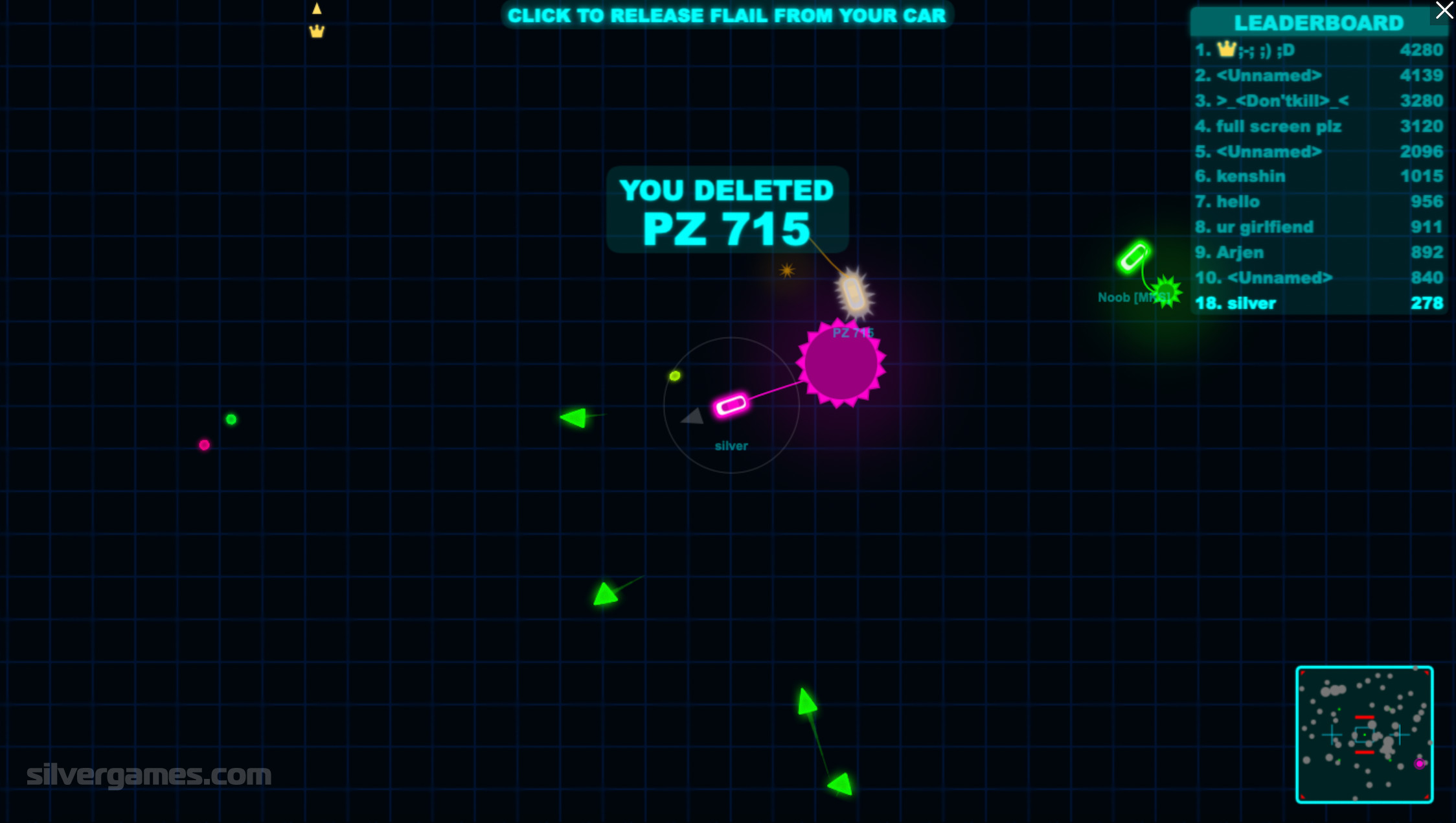The height and width of the screenshot is (823, 1456).
Task: Select the kenshin leaderboard row
Action: (x=1318, y=176)
